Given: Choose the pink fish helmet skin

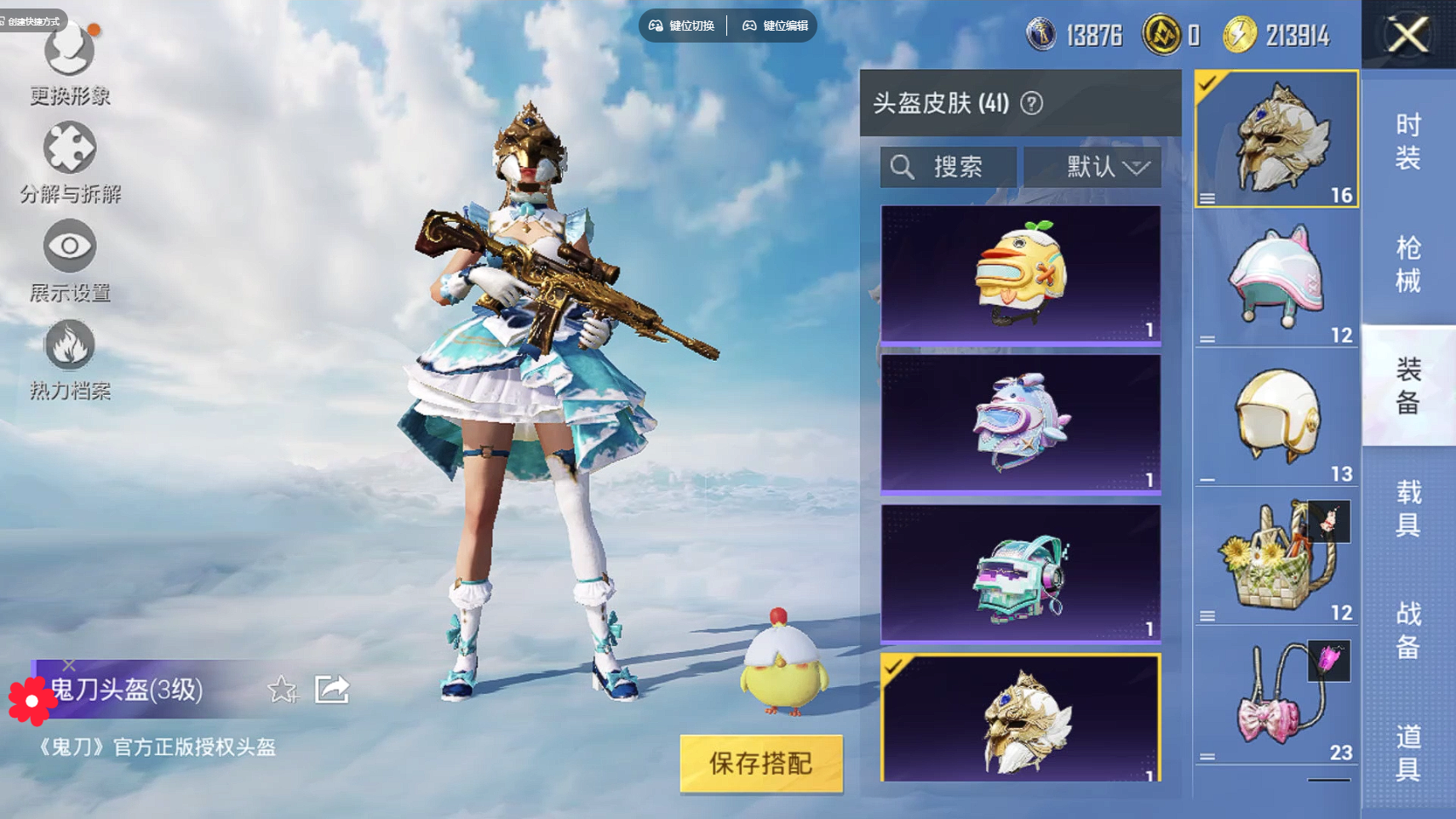Looking at the screenshot, I should pyautogui.click(x=1020, y=424).
